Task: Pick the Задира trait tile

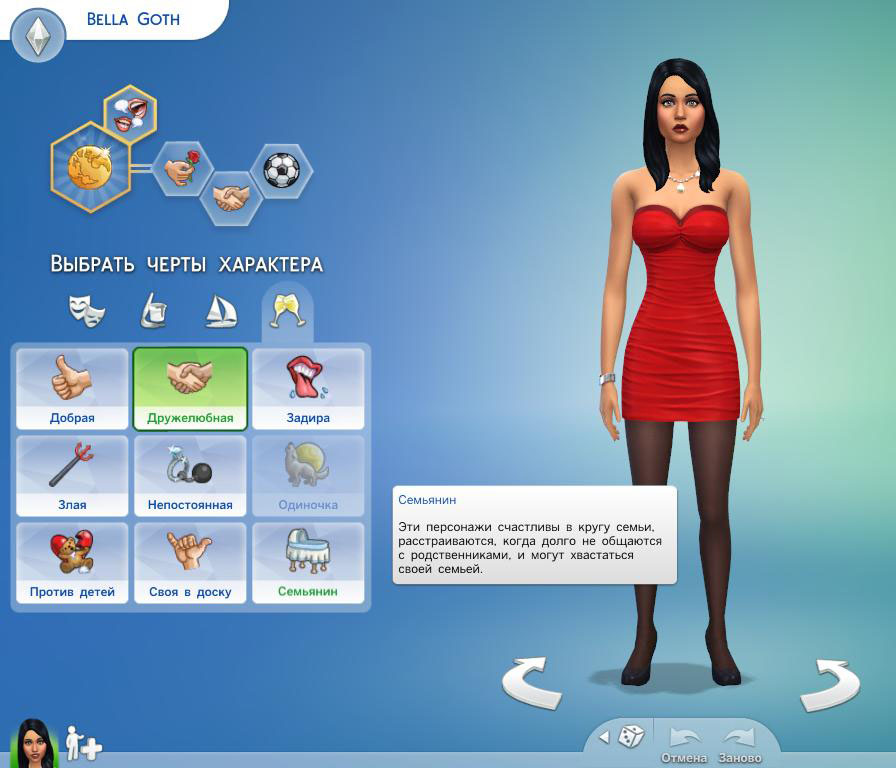Action: point(308,388)
